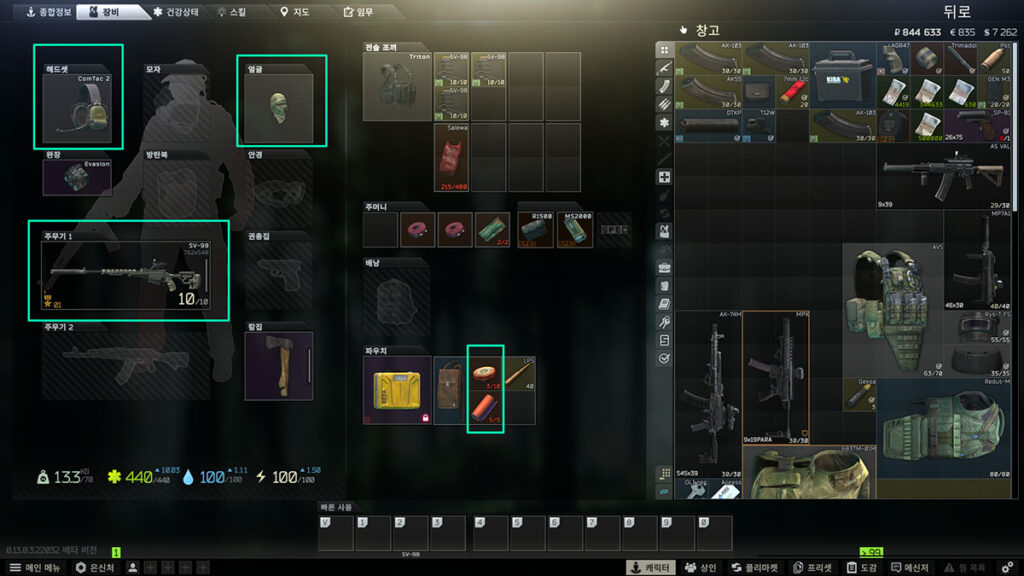Go to the 은신처 hideout

click(95, 567)
